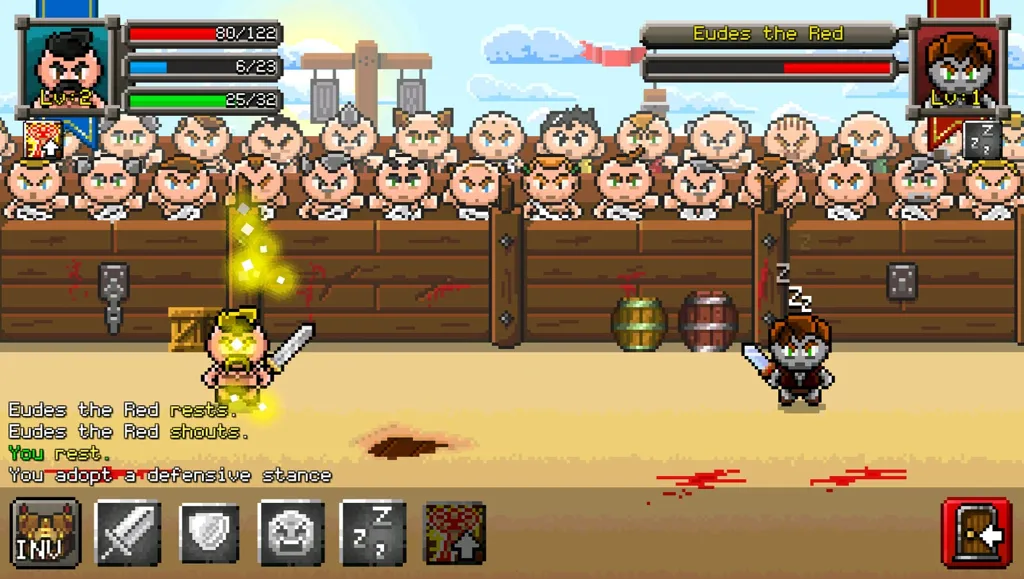Open the INV inventory chest

tap(46, 533)
